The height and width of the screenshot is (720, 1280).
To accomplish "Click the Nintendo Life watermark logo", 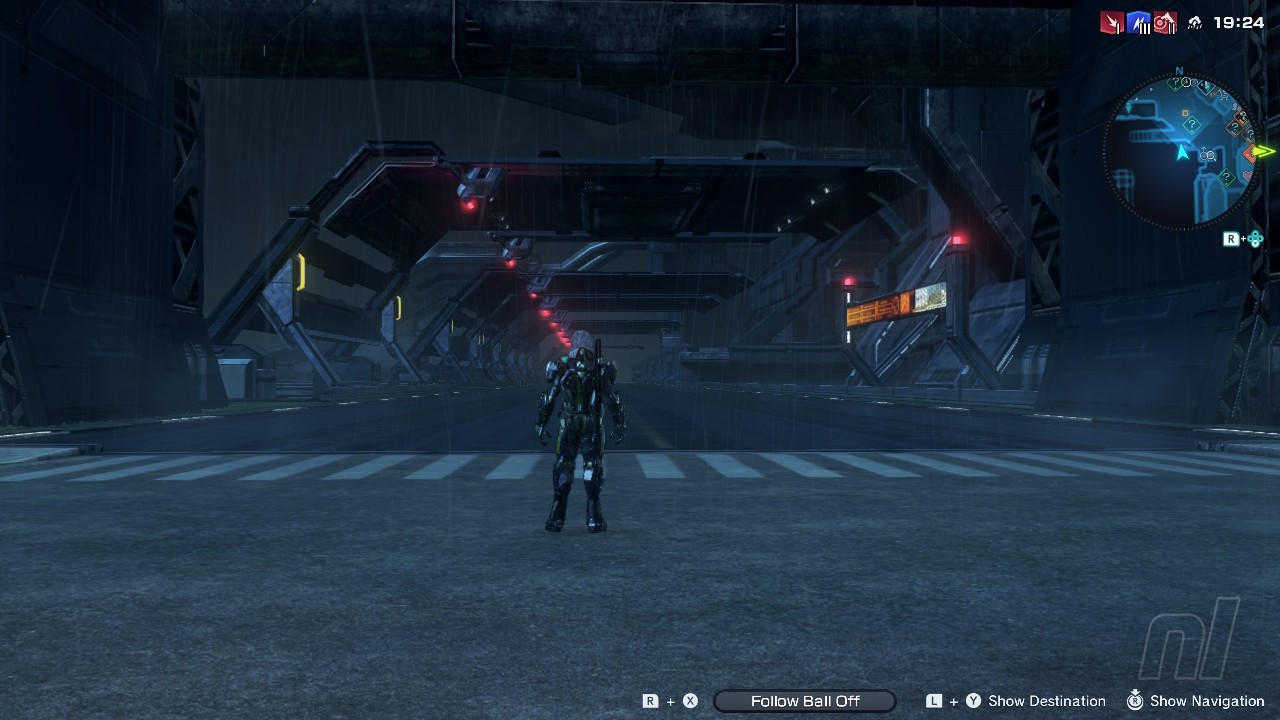I will coord(1190,640).
